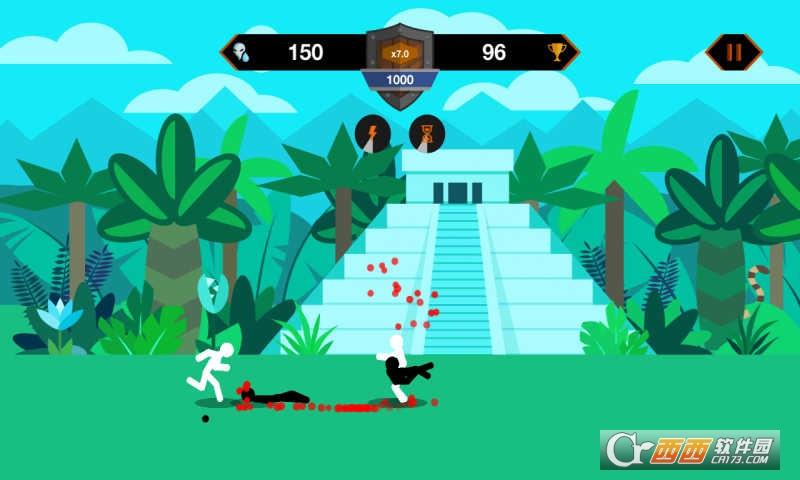
Task: Activate the hourglass slow-time power-up
Action: [x=427, y=134]
